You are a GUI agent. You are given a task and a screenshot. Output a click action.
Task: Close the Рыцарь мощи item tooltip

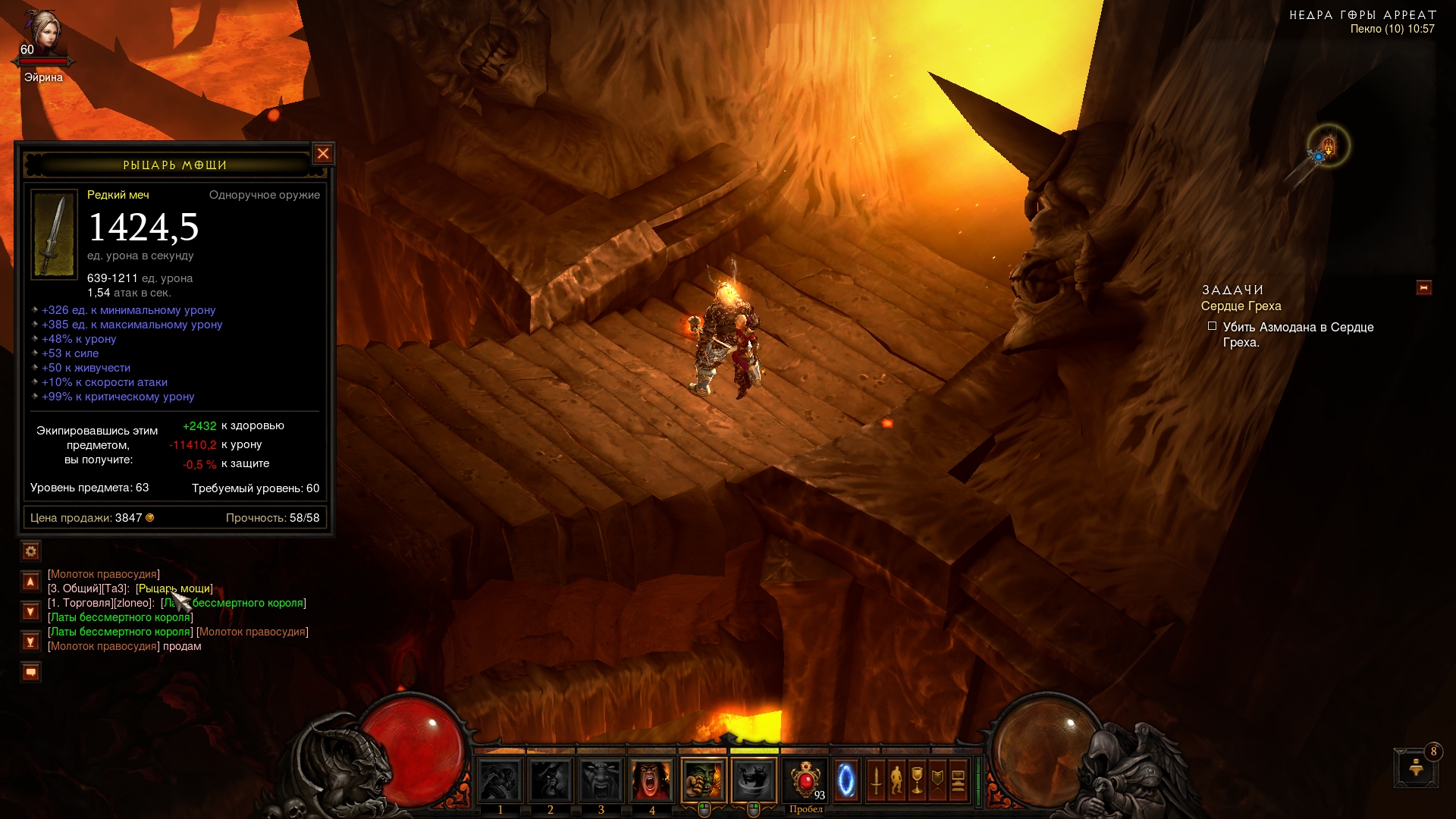tap(323, 154)
